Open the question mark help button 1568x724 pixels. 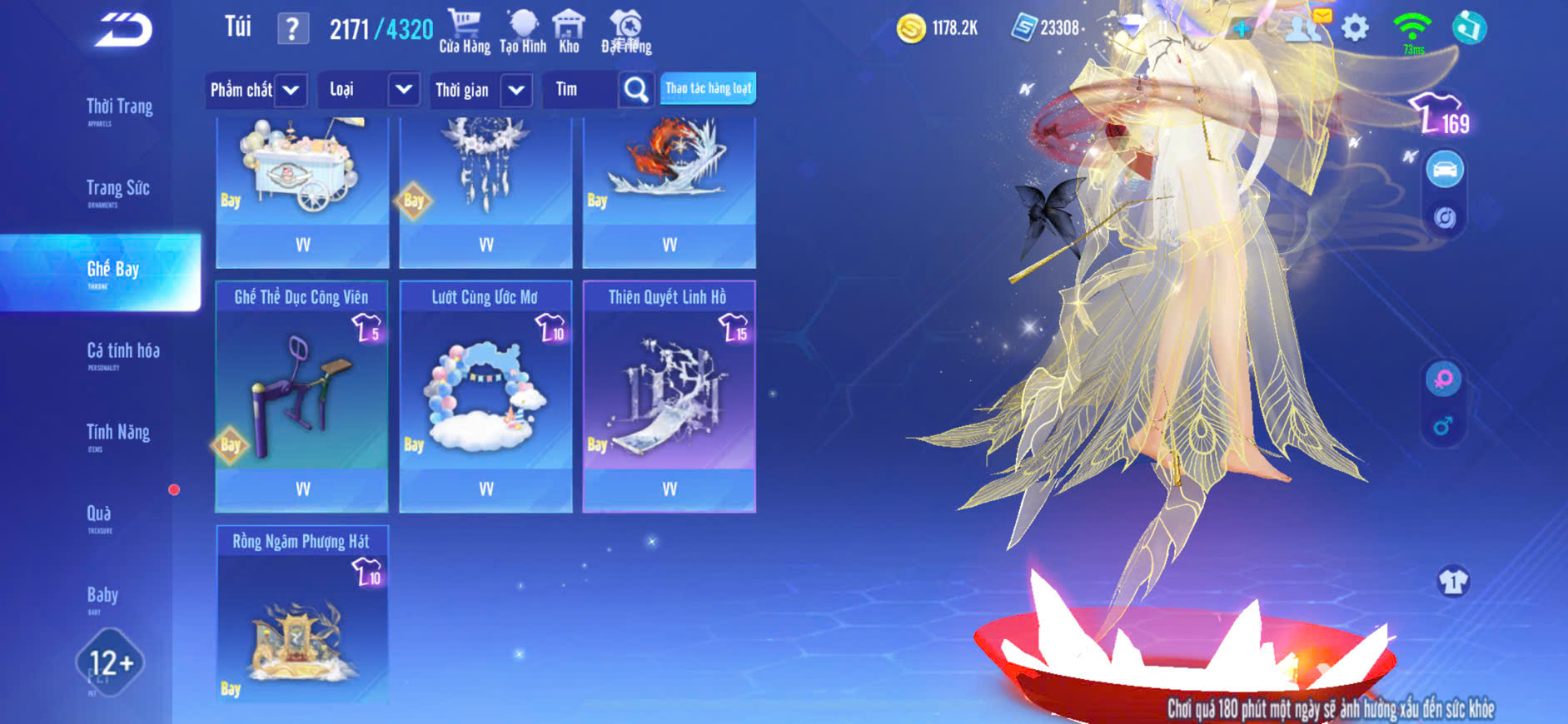coord(292,29)
